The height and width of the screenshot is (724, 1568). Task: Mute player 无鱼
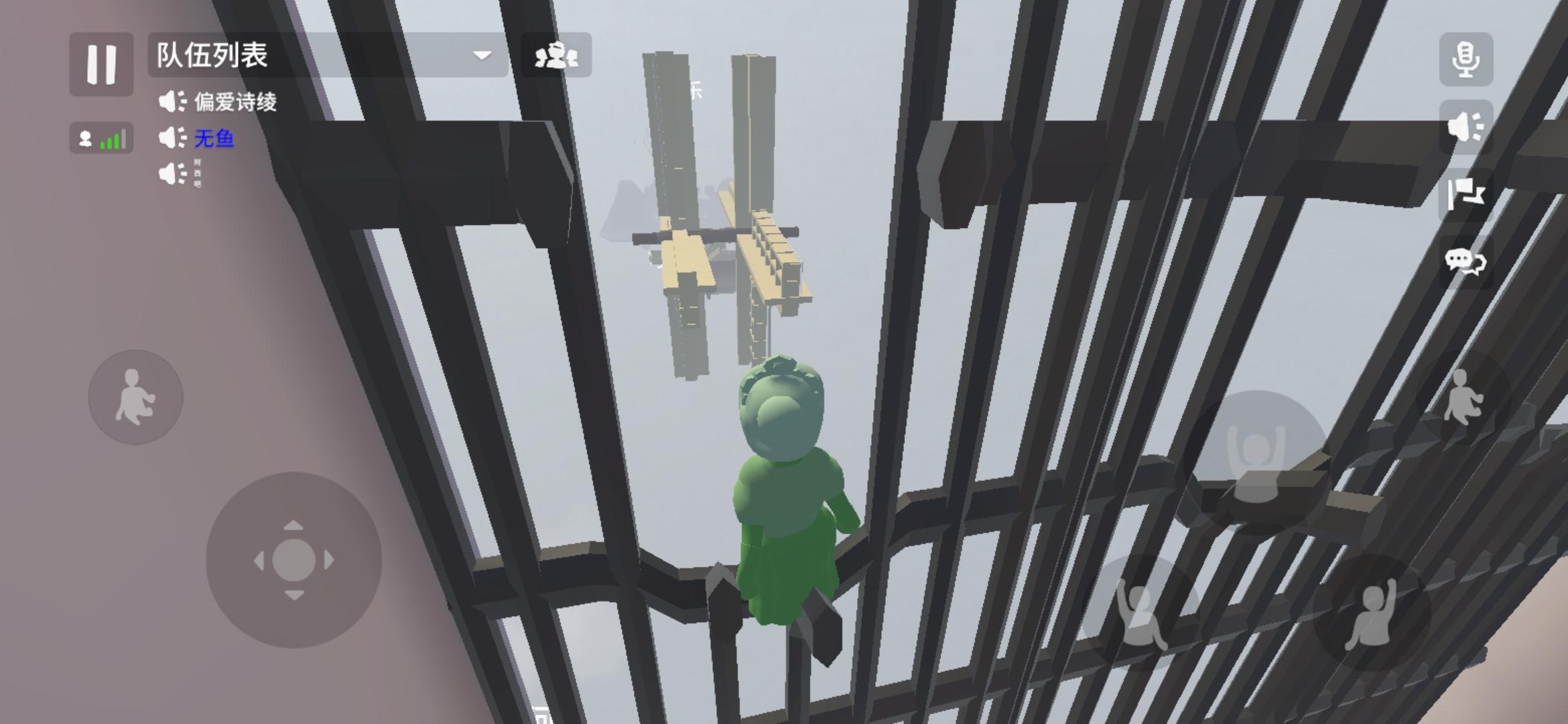pyautogui.click(x=174, y=139)
